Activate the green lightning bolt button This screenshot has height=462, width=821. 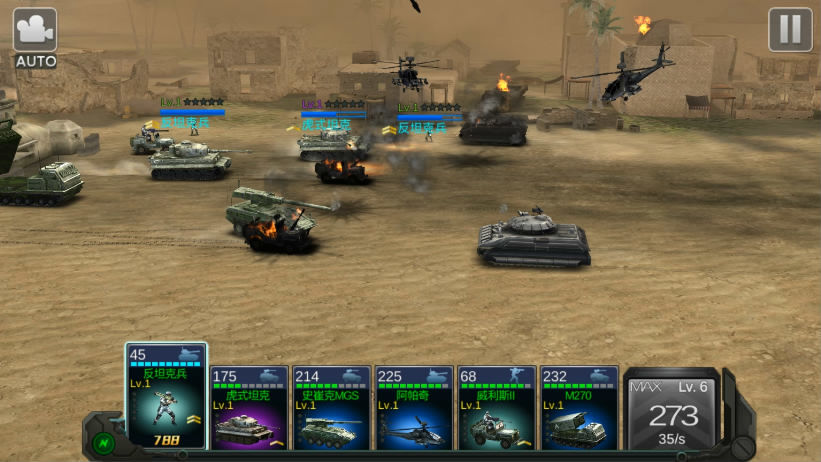[103, 441]
